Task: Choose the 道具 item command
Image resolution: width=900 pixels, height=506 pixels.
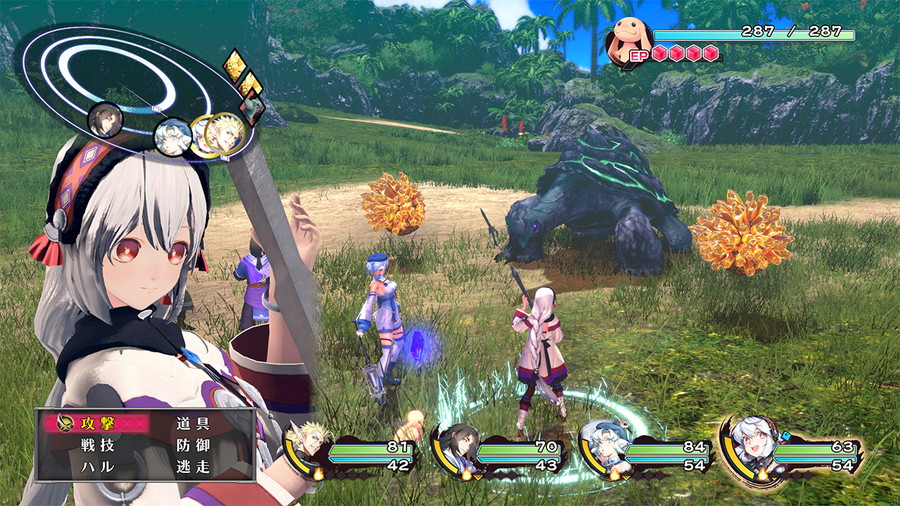Action: click(x=191, y=424)
